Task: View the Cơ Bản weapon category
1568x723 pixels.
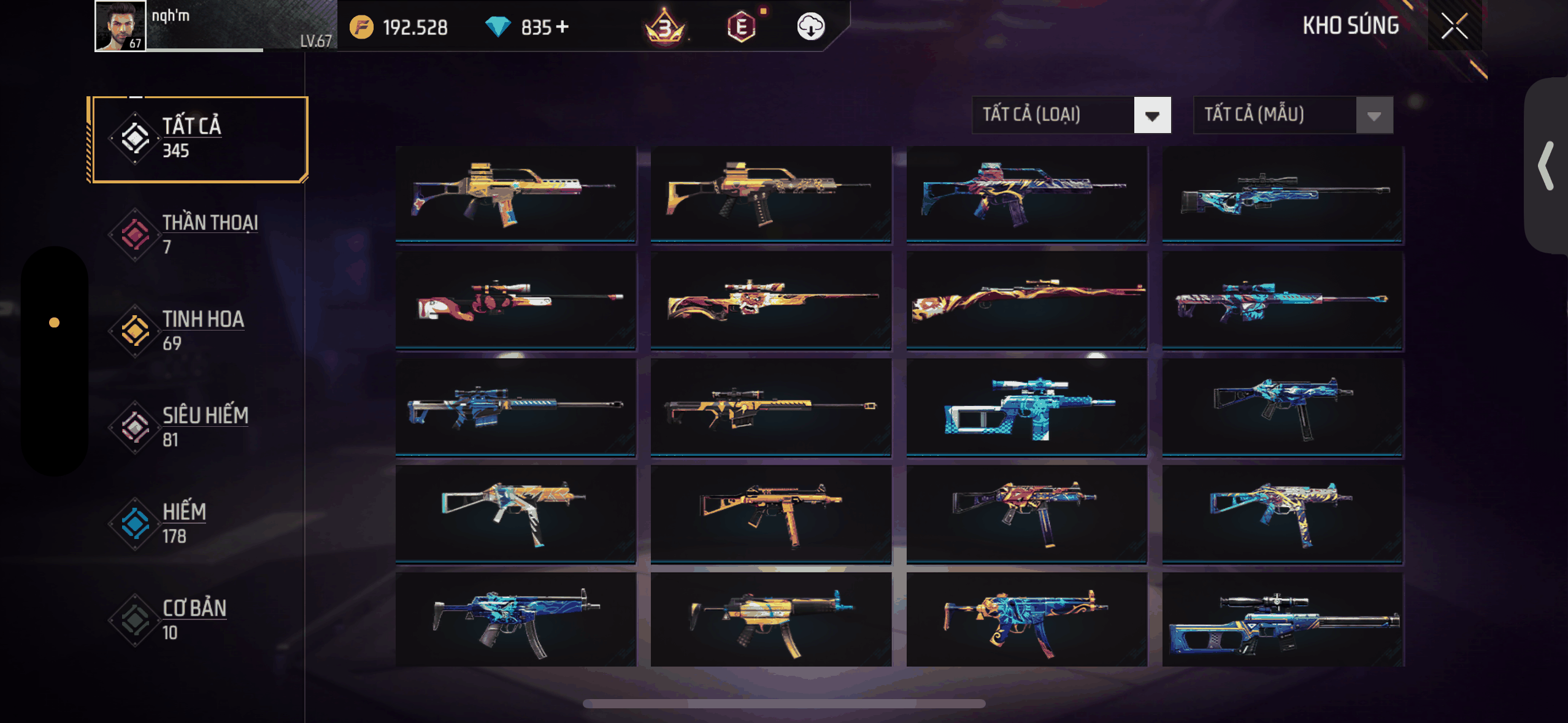Action: pyautogui.click(x=199, y=619)
